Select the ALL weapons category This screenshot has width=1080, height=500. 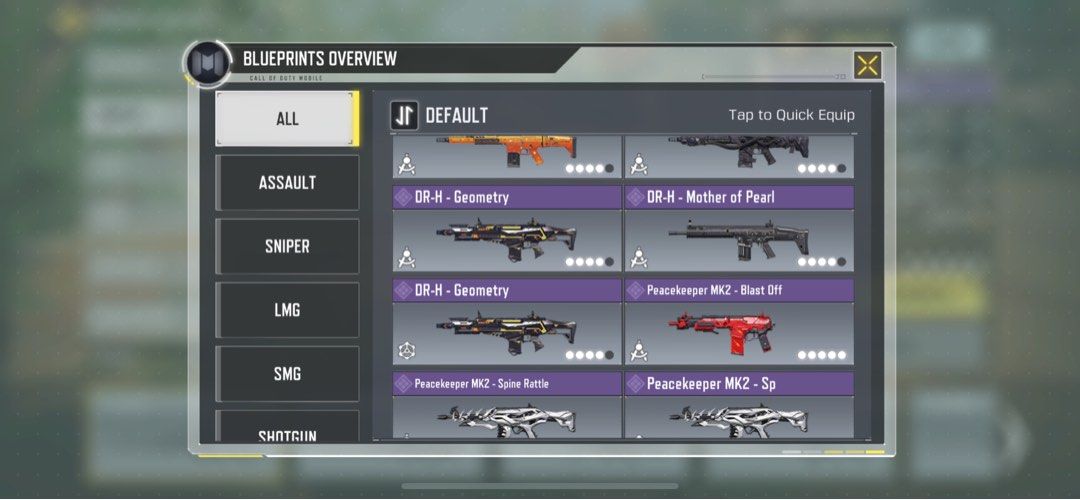pos(287,119)
